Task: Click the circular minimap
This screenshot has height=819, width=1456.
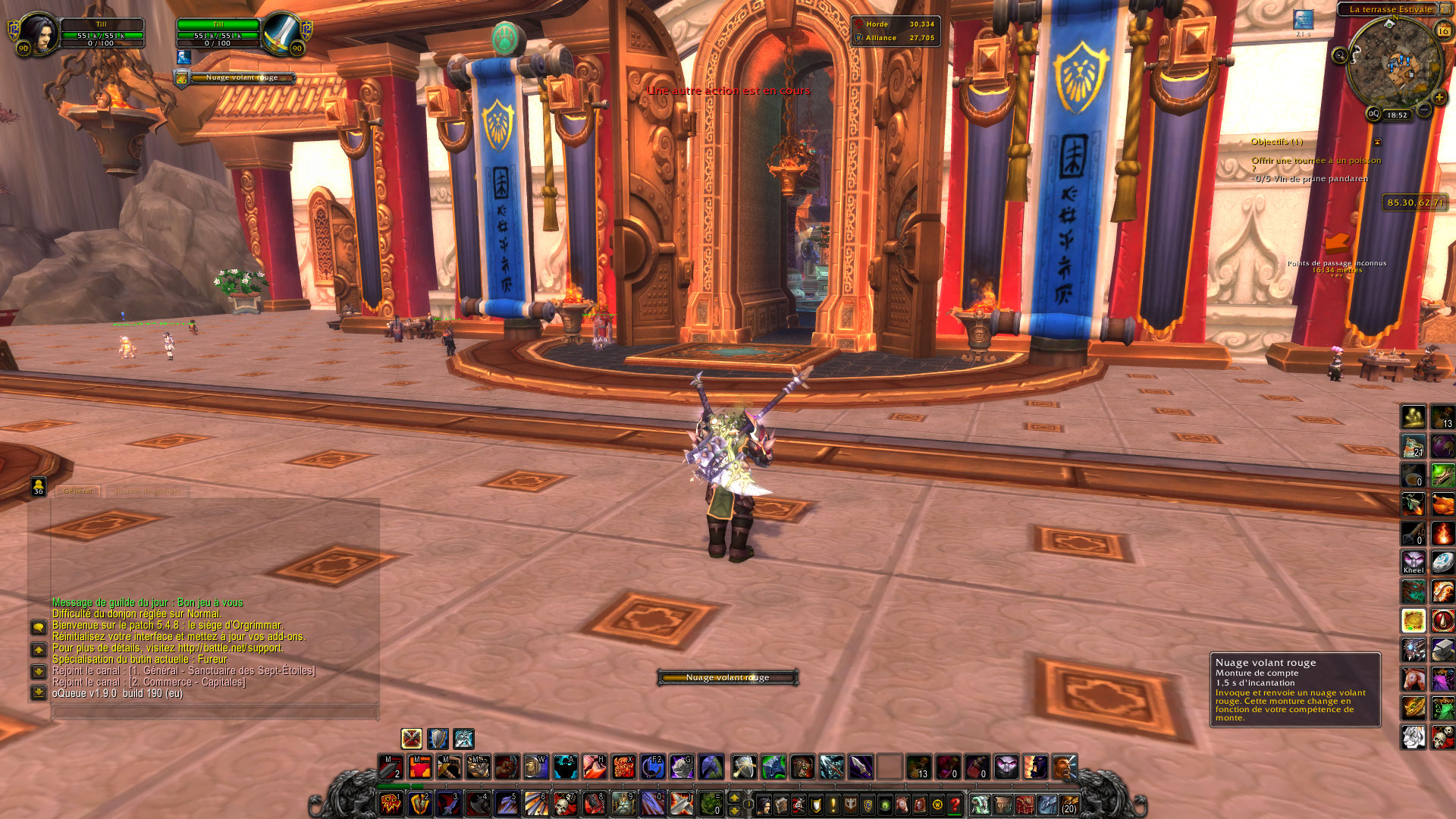Action: [x=1394, y=64]
